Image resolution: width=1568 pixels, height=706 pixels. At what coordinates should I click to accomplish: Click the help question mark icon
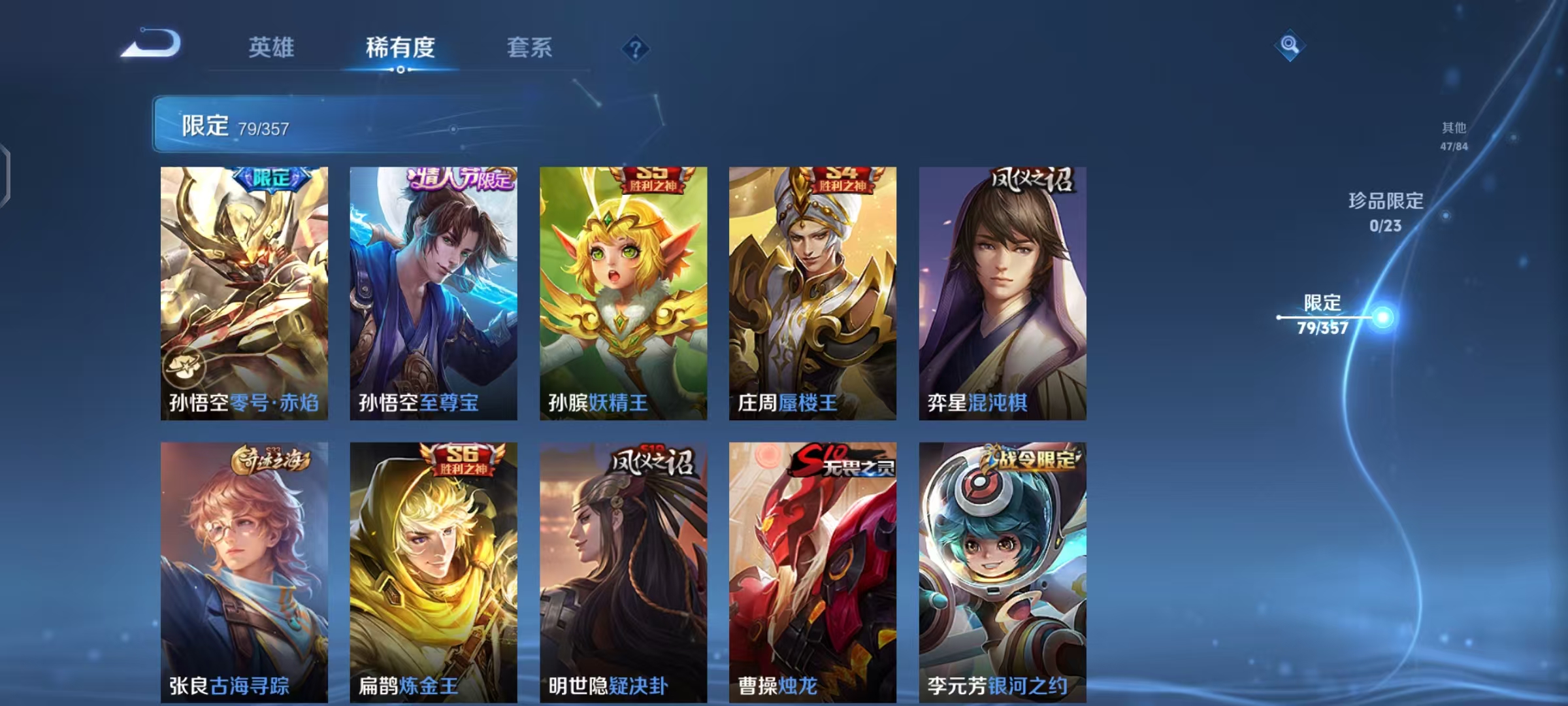[x=636, y=47]
